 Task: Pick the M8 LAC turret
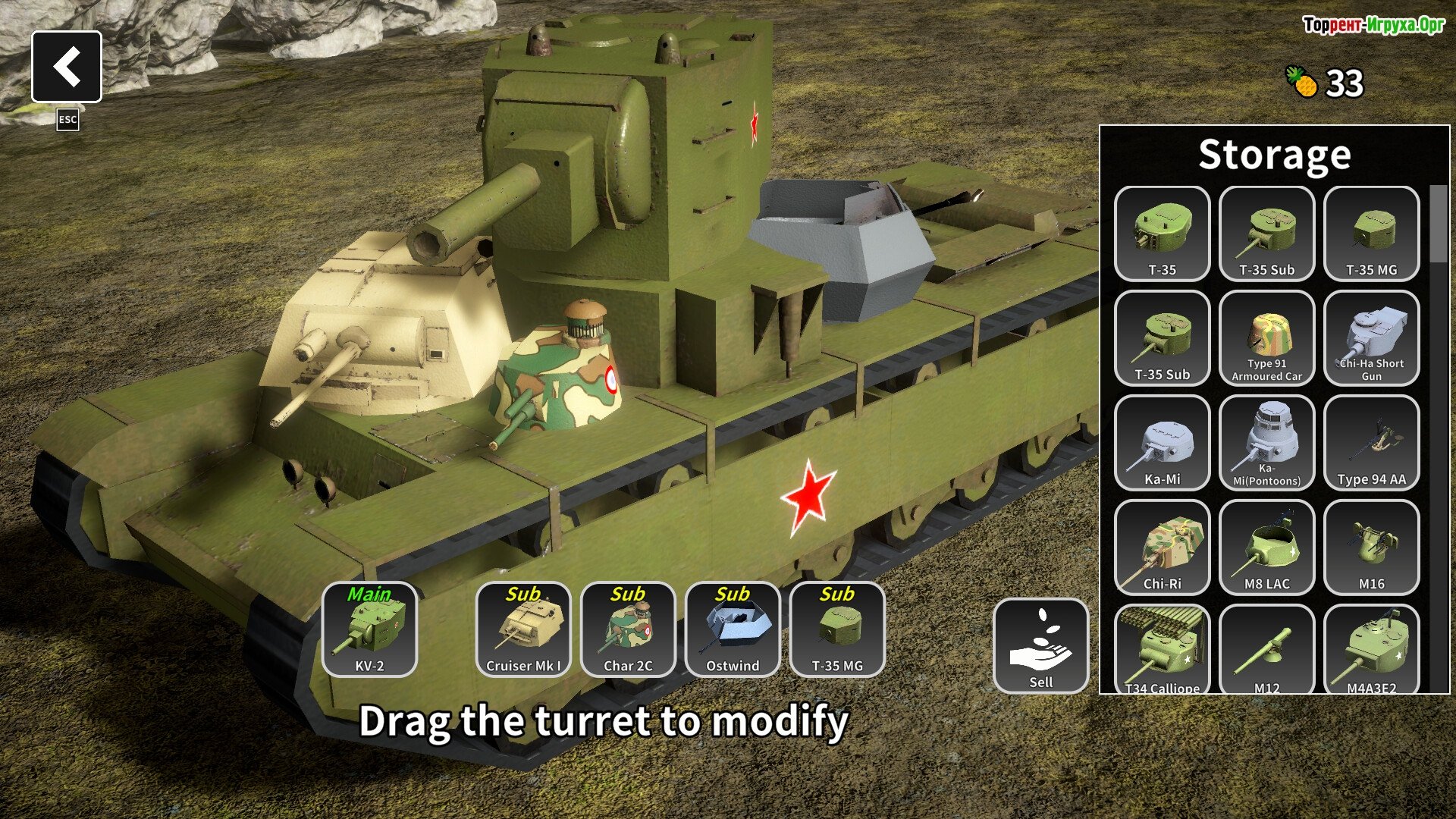[1266, 548]
